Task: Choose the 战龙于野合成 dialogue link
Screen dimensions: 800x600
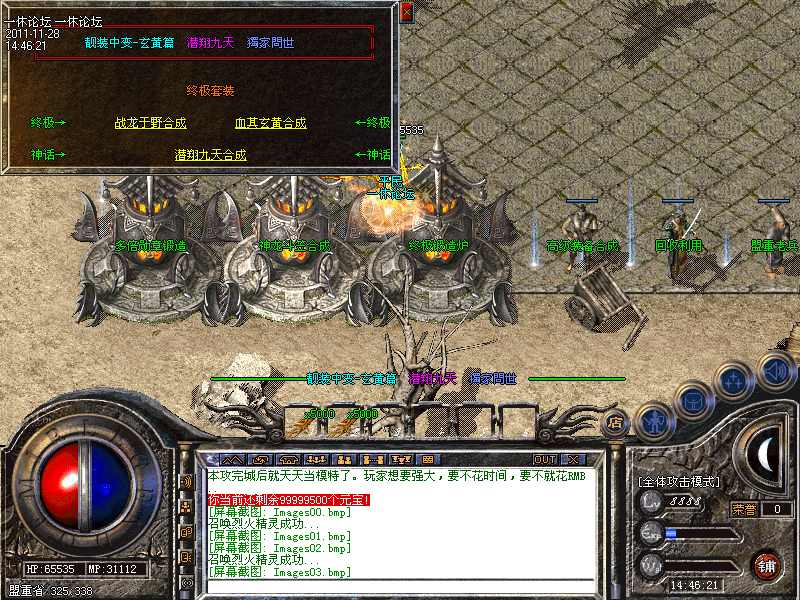Action: (151, 123)
